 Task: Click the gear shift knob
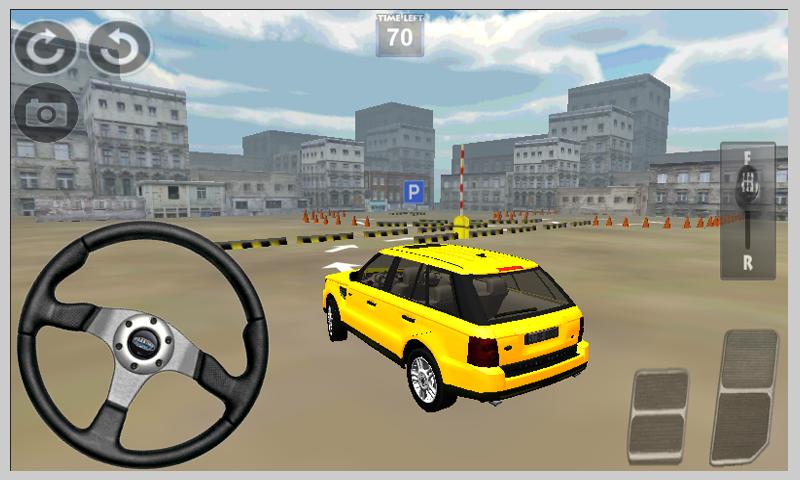tap(747, 186)
